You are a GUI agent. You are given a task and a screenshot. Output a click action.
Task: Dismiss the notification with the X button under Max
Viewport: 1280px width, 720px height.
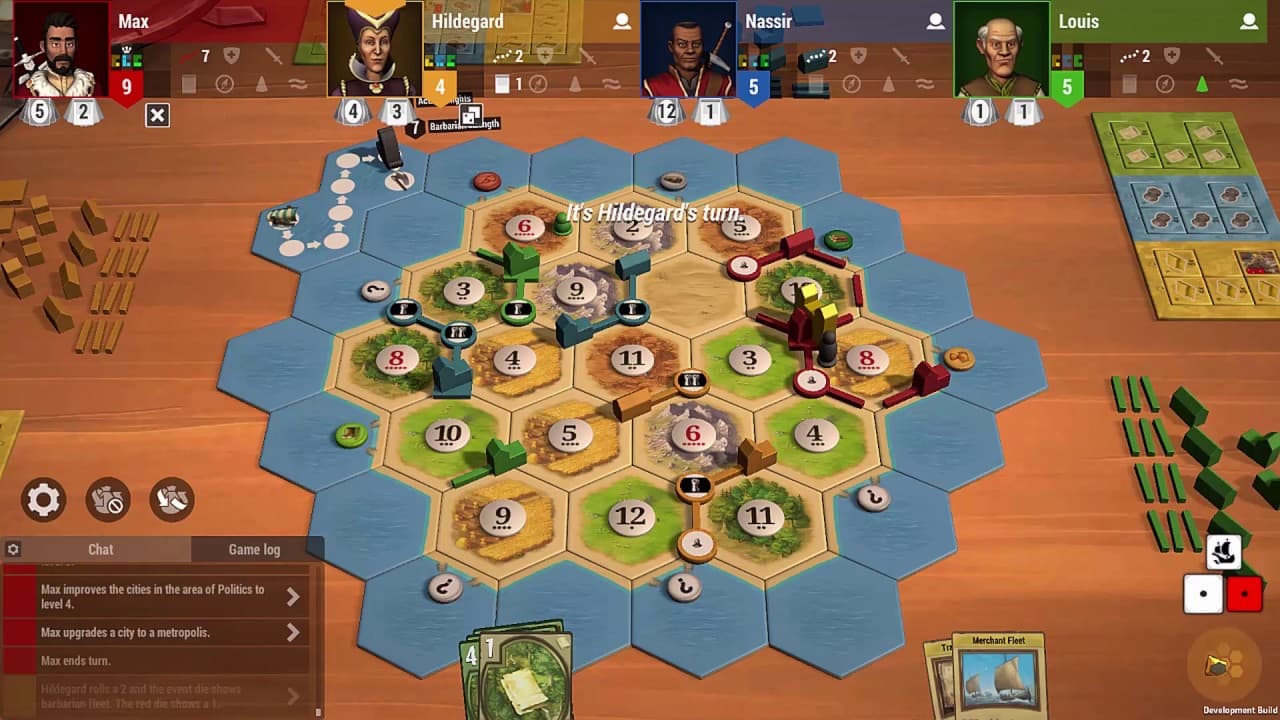click(156, 115)
